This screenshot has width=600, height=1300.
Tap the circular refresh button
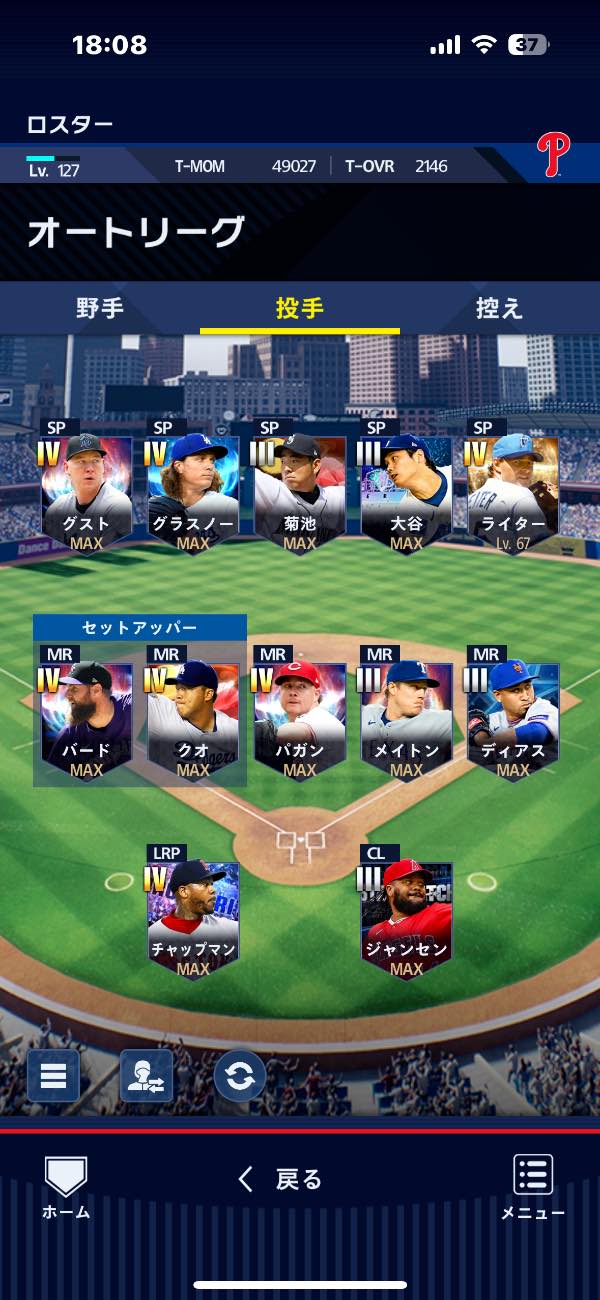click(x=240, y=1076)
